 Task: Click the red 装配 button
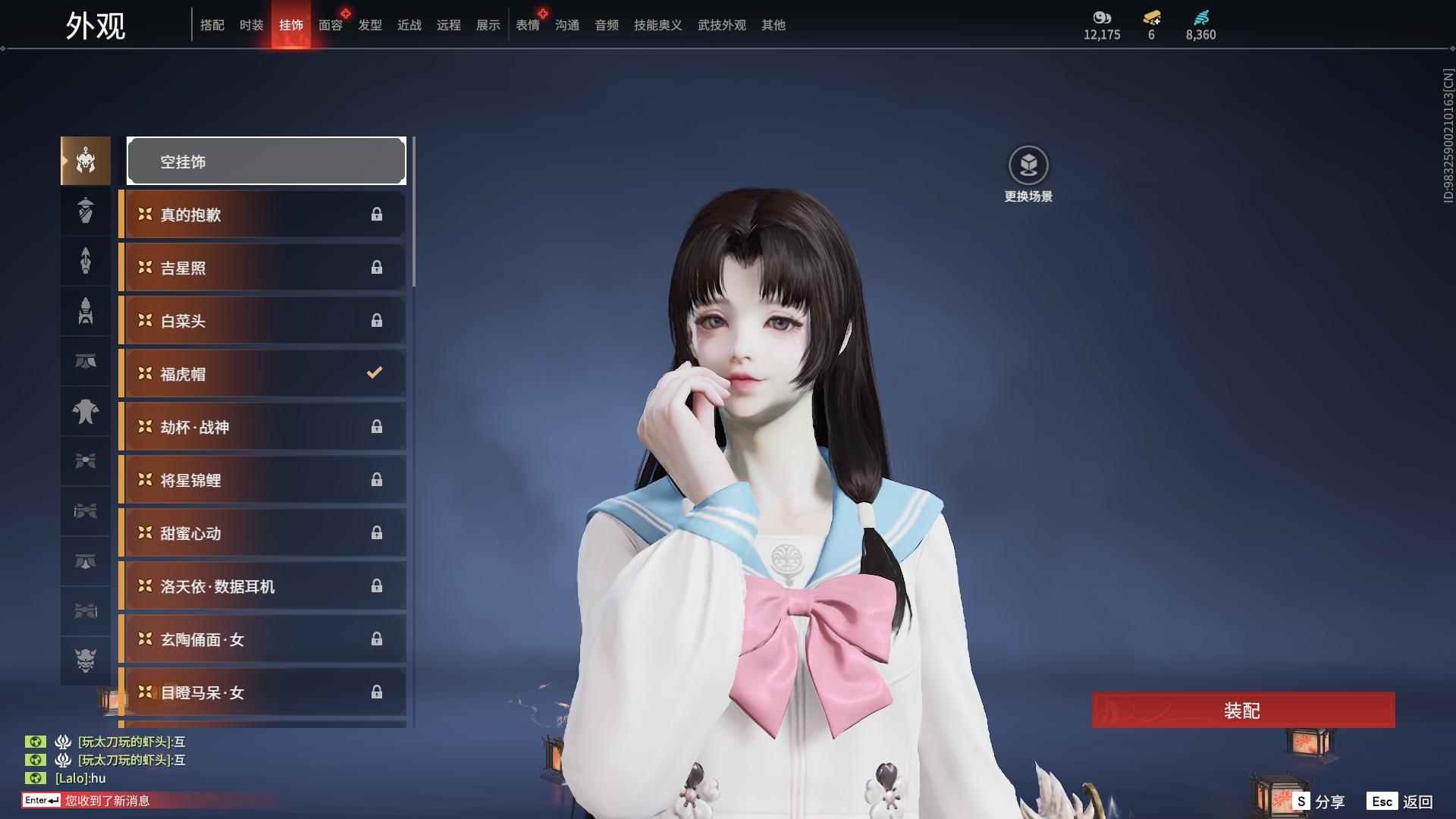tap(1242, 711)
